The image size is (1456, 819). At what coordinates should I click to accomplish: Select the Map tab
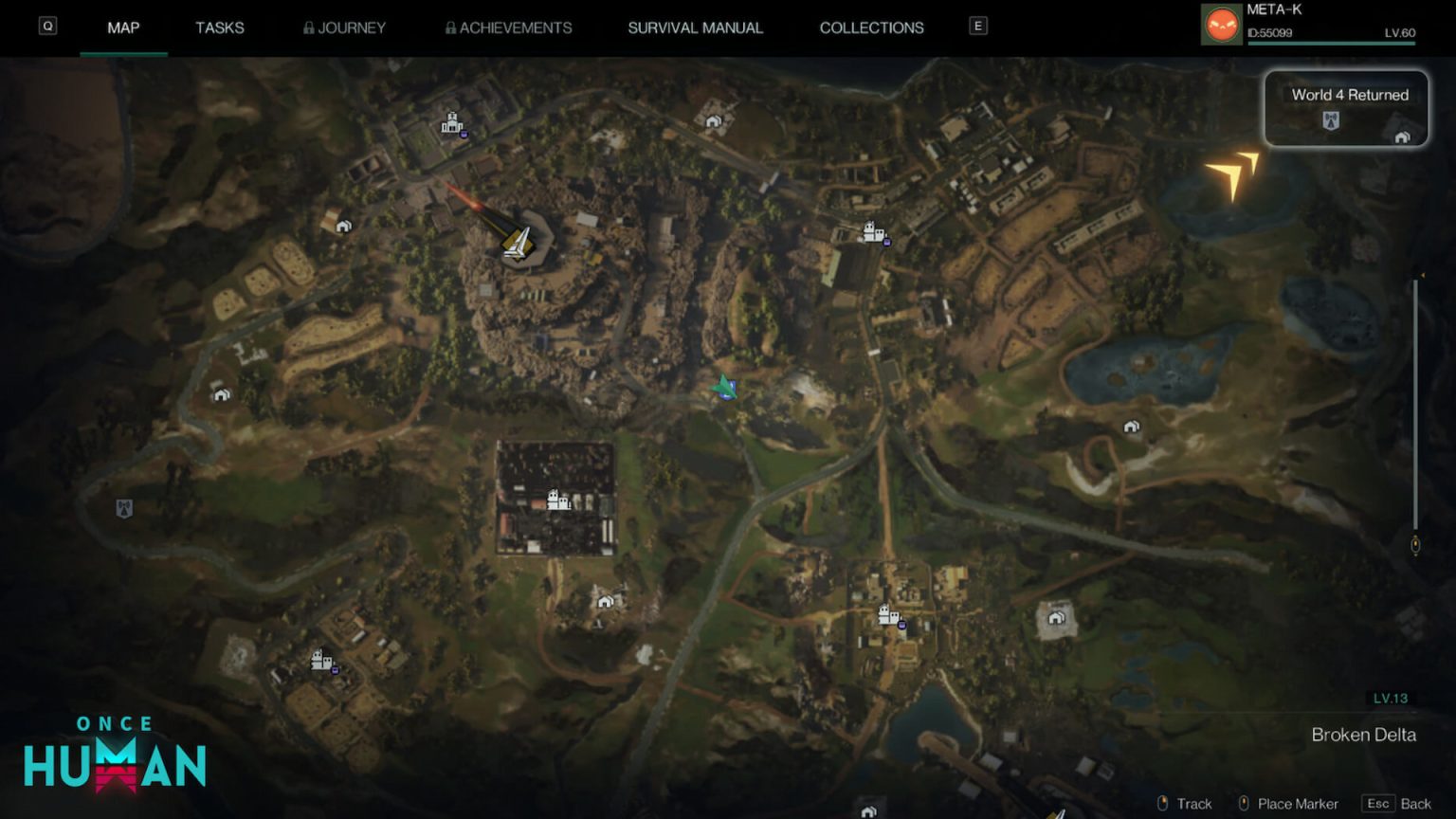coord(123,27)
